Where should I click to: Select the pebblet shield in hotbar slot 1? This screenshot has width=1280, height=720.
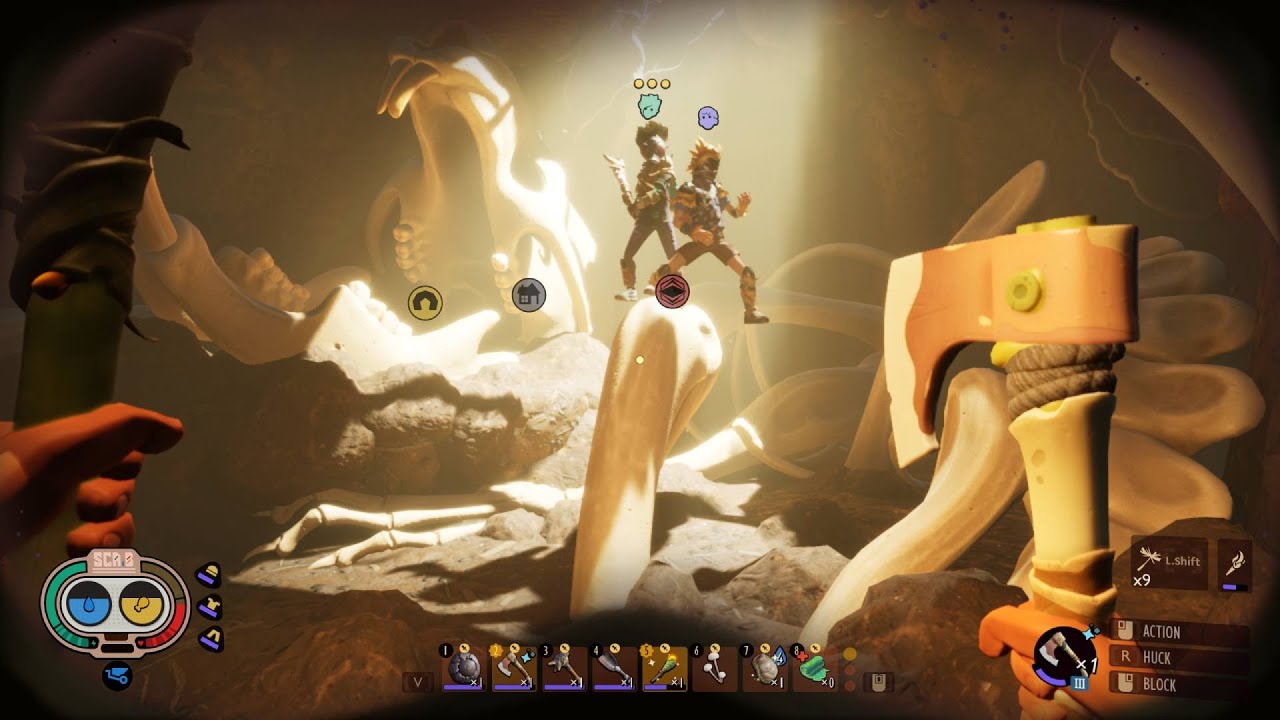(464, 668)
